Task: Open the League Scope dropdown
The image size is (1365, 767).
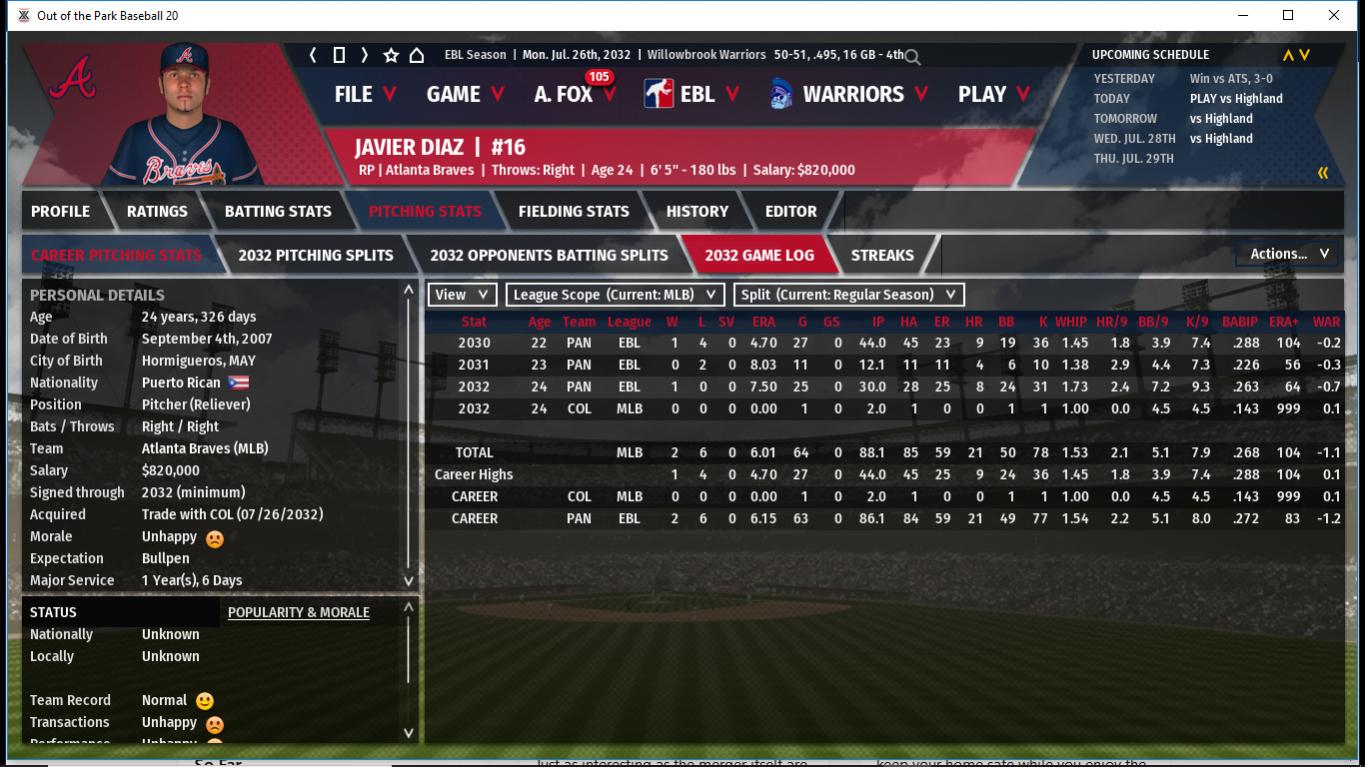Action: pyautogui.click(x=615, y=295)
